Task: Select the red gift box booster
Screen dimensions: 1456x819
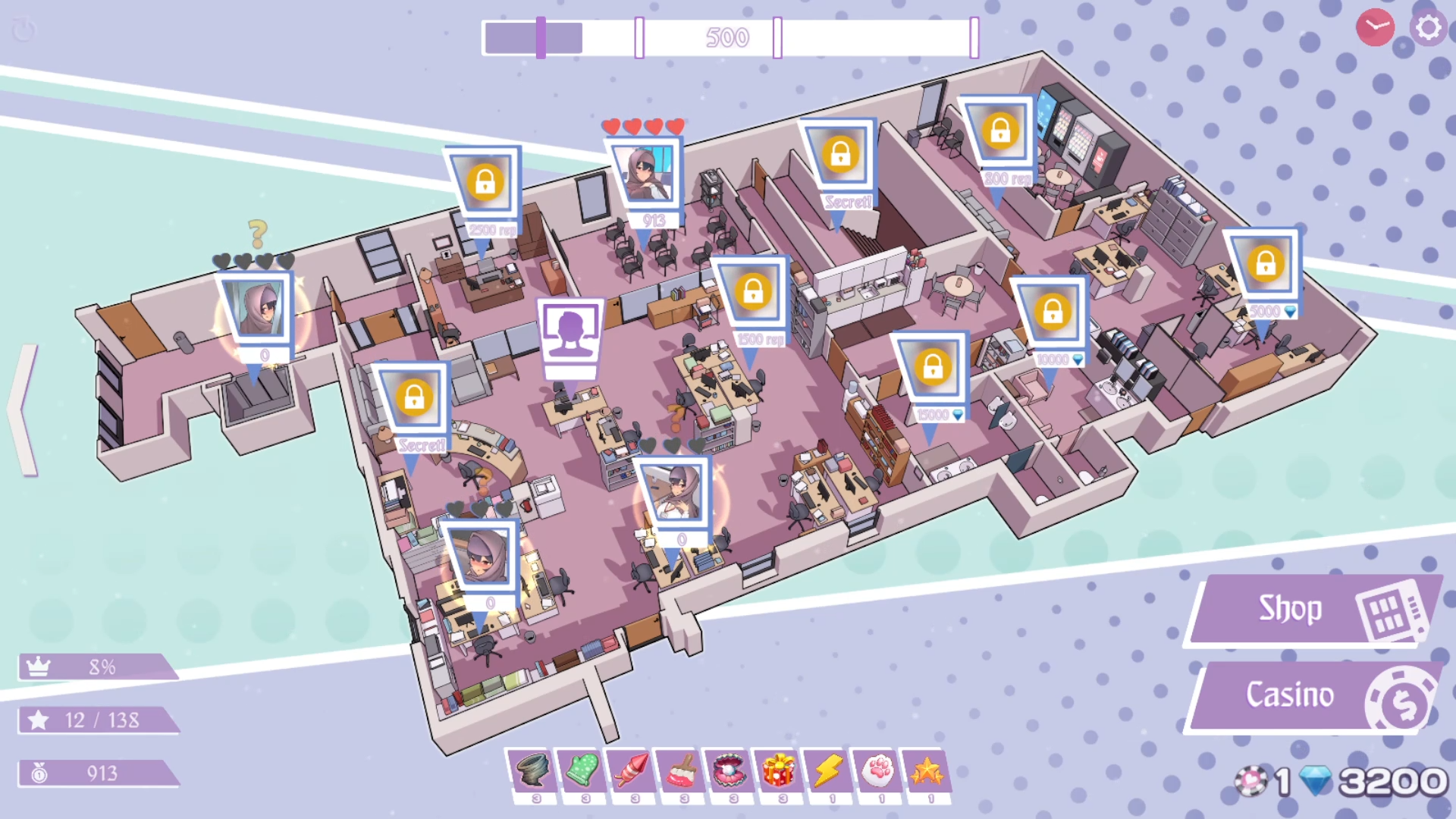Action: [780, 770]
